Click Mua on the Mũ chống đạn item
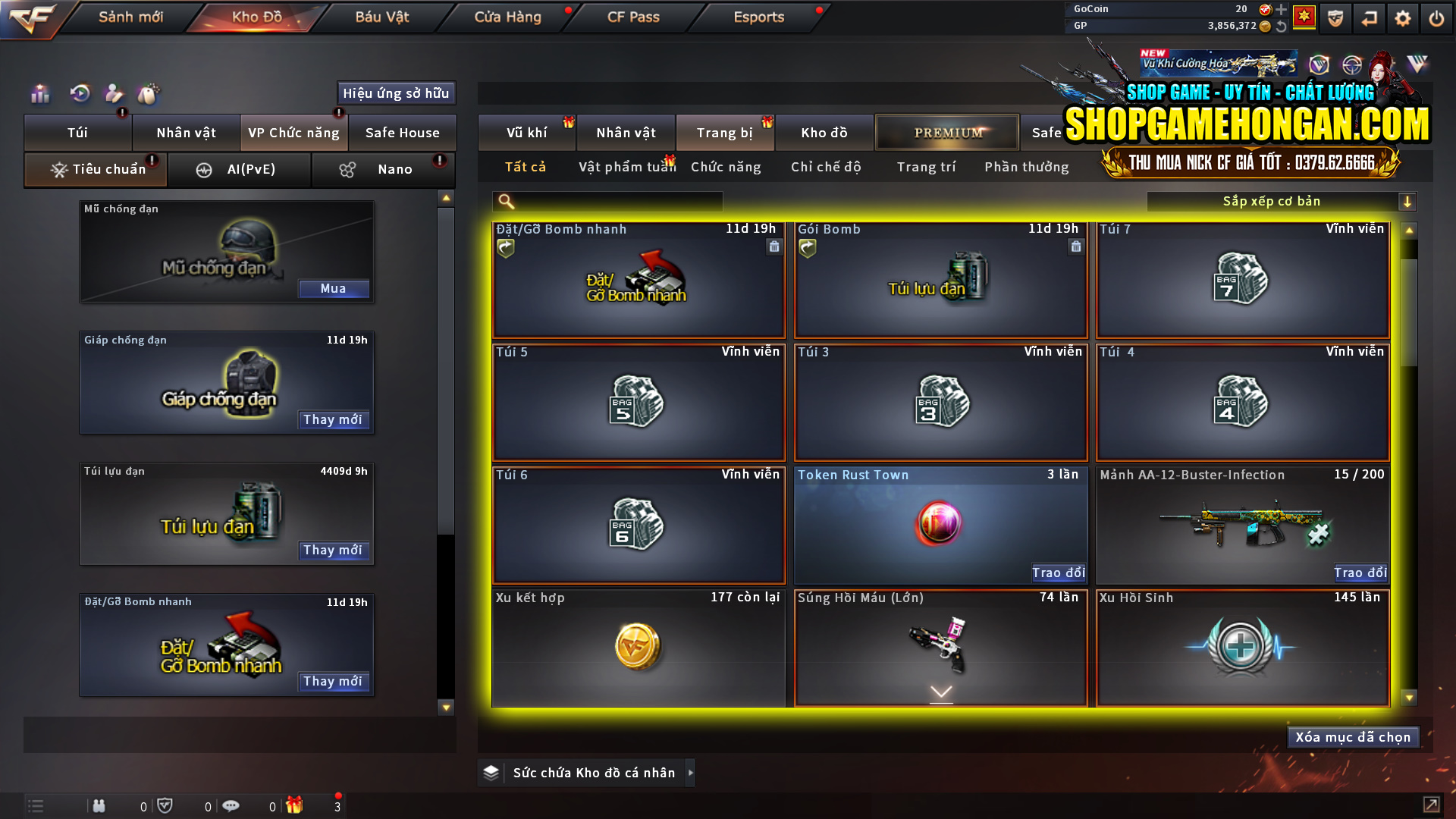Image resolution: width=1456 pixels, height=819 pixels. pos(334,289)
